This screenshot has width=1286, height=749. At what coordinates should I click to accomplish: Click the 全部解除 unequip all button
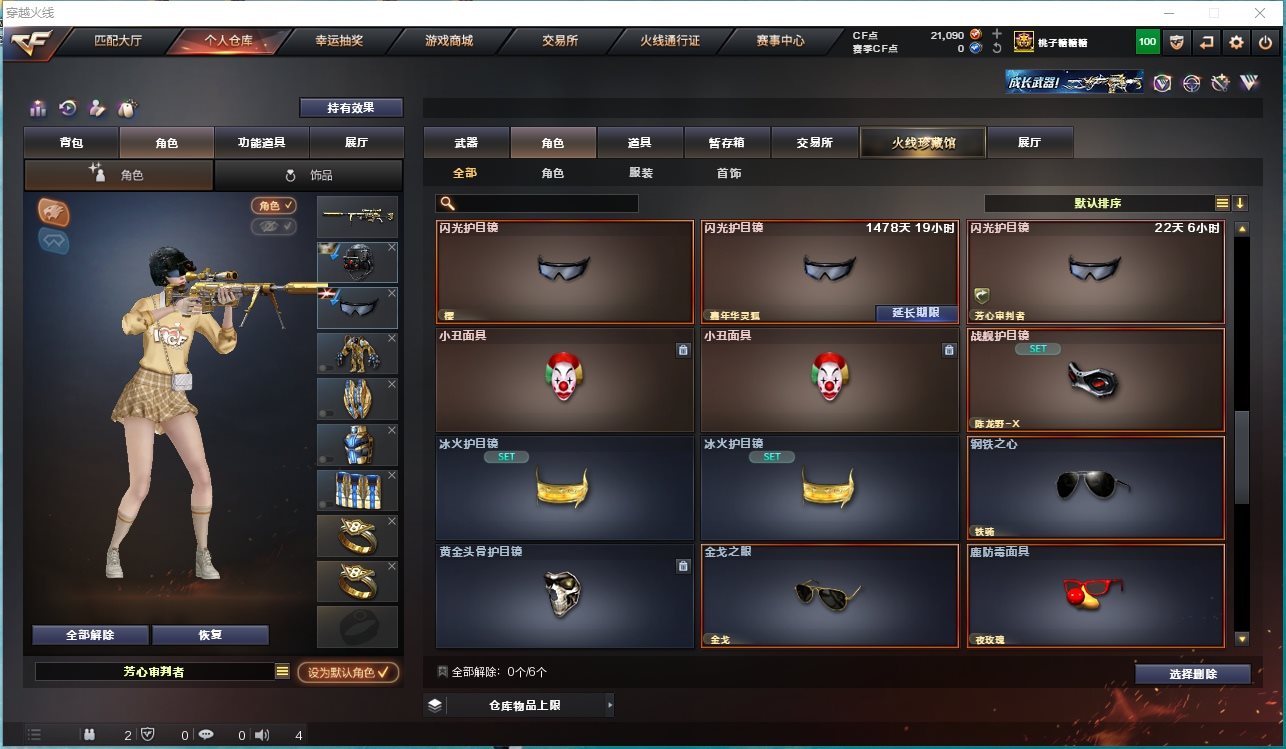pyautogui.click(x=90, y=635)
